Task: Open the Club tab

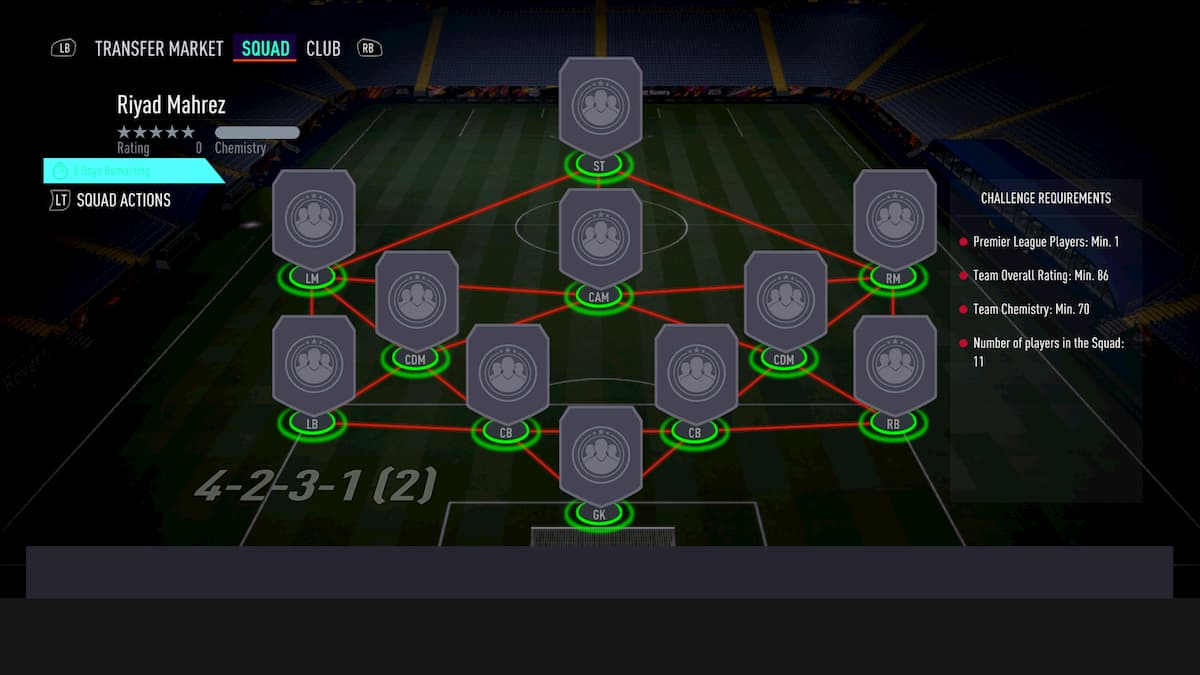Action: tap(323, 49)
